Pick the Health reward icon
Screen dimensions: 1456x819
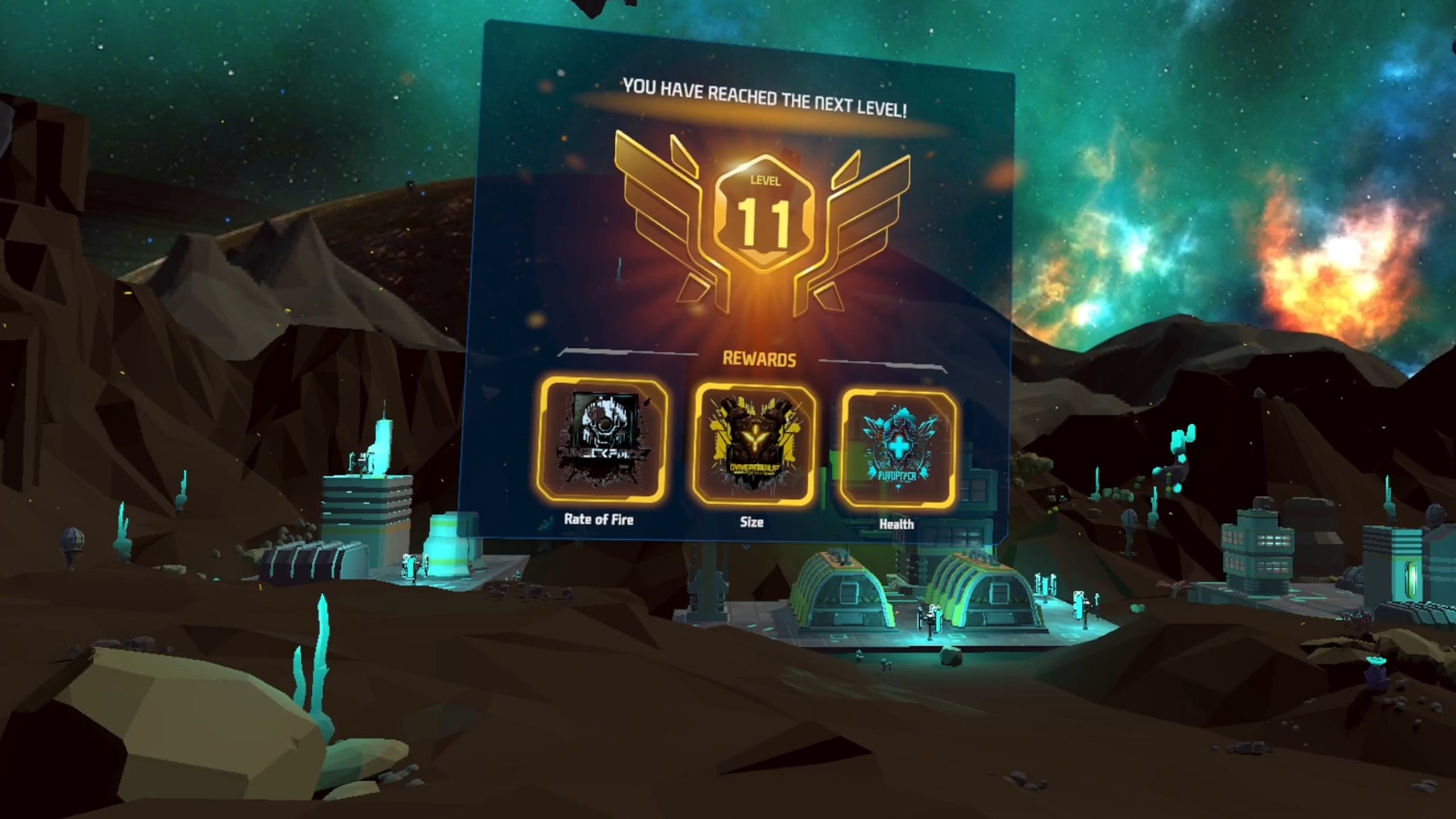point(897,448)
